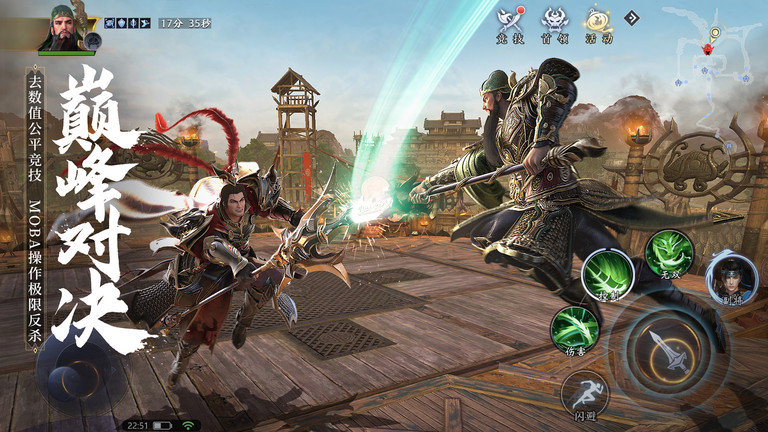Use the 伤害 damage skill

(x=575, y=329)
